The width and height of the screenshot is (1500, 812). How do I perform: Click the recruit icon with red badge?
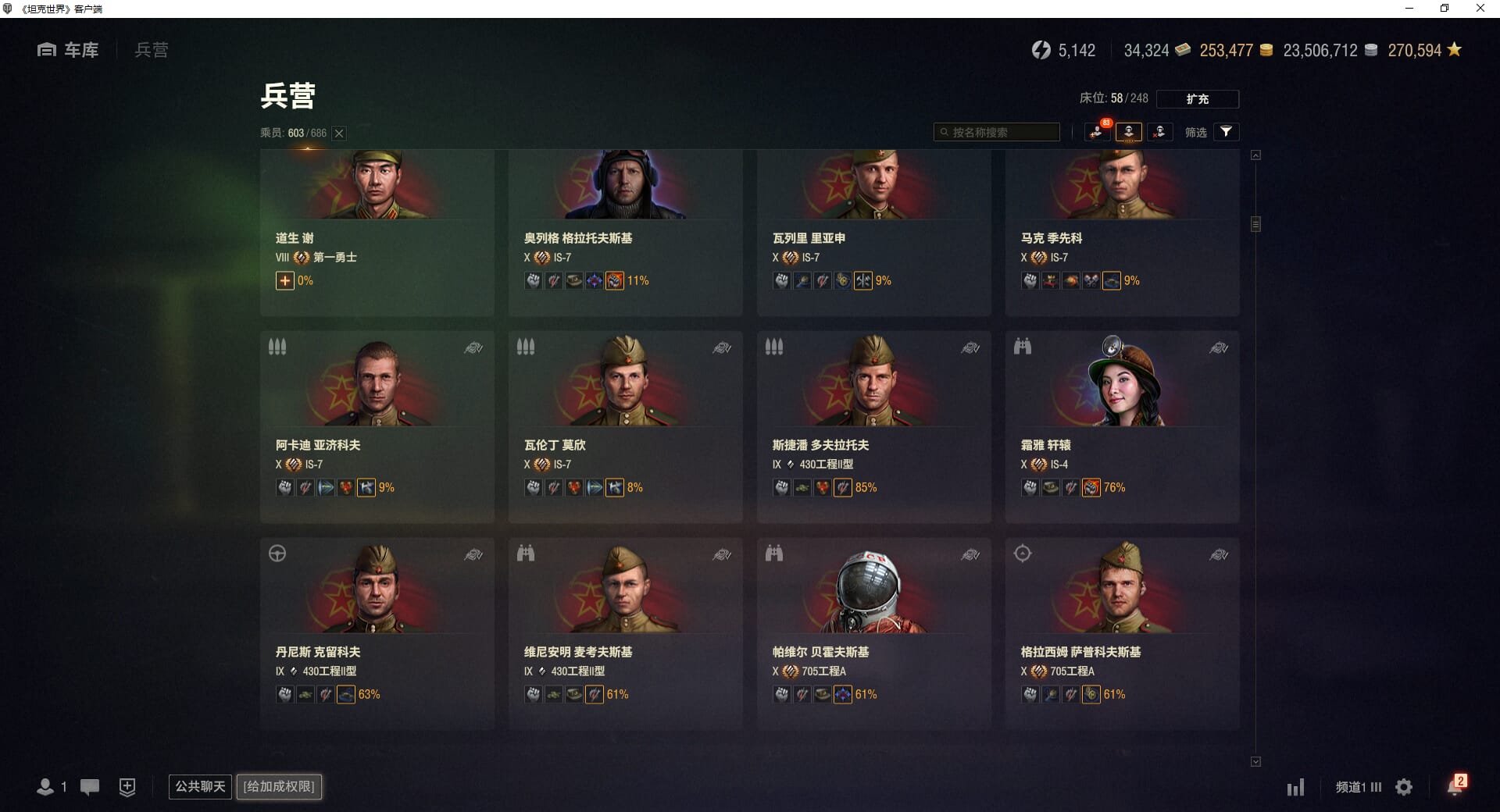pyautogui.click(x=1097, y=132)
